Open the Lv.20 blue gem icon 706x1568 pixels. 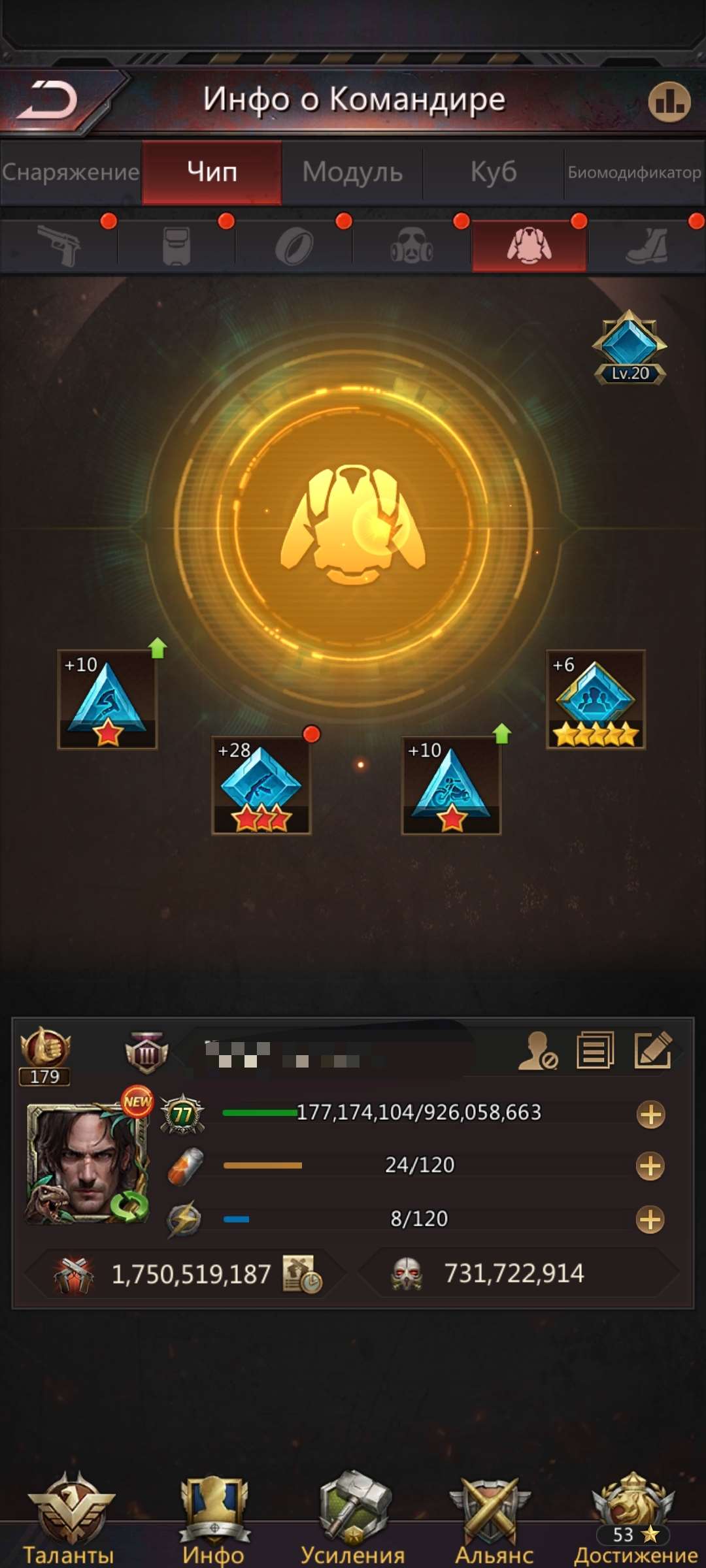pos(630,347)
